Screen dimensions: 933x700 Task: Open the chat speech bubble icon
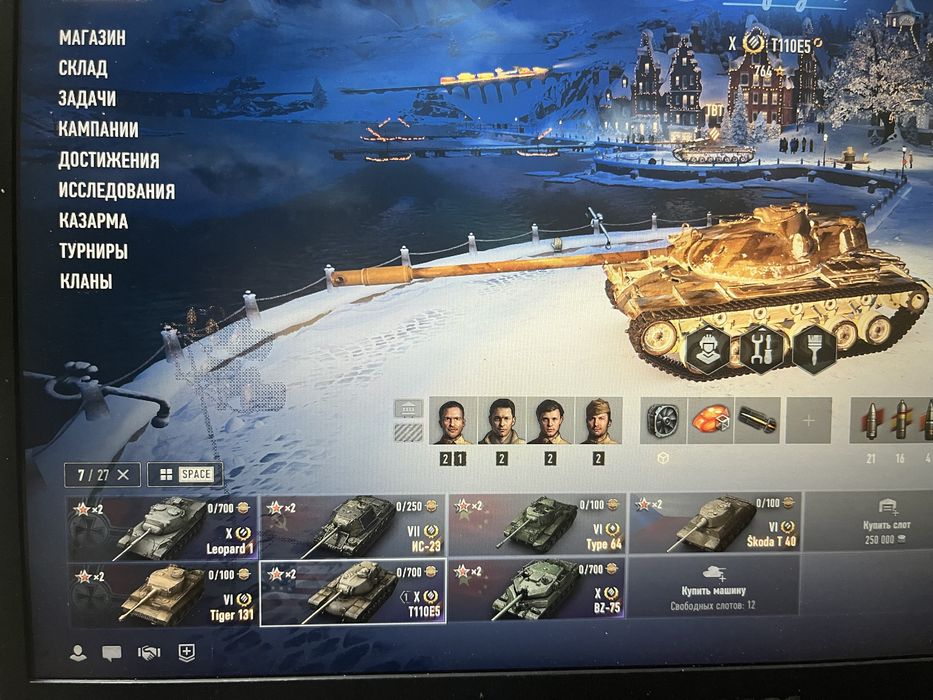[x=112, y=652]
